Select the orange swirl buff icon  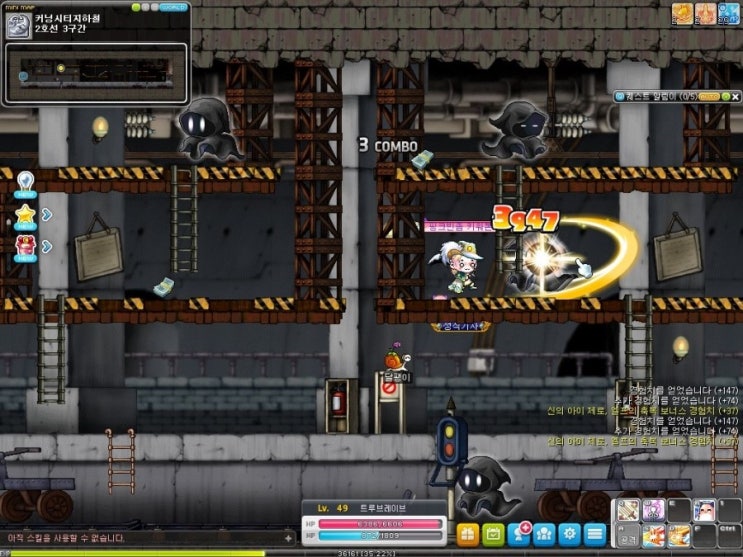(682, 13)
